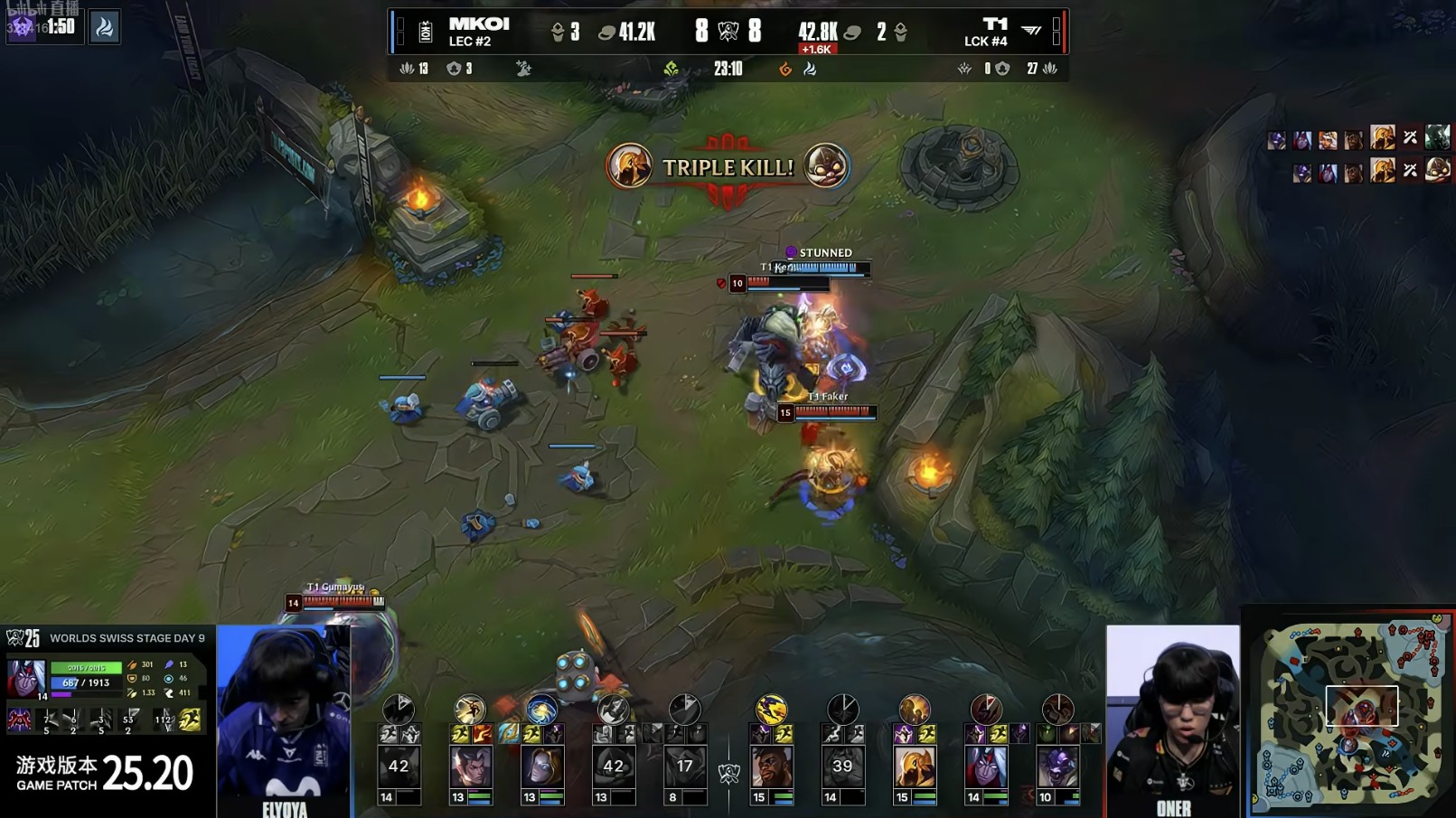Image resolution: width=1456 pixels, height=818 pixels.
Task: Click the red keystone rune icon in Varus's stats panel
Action: [19, 719]
